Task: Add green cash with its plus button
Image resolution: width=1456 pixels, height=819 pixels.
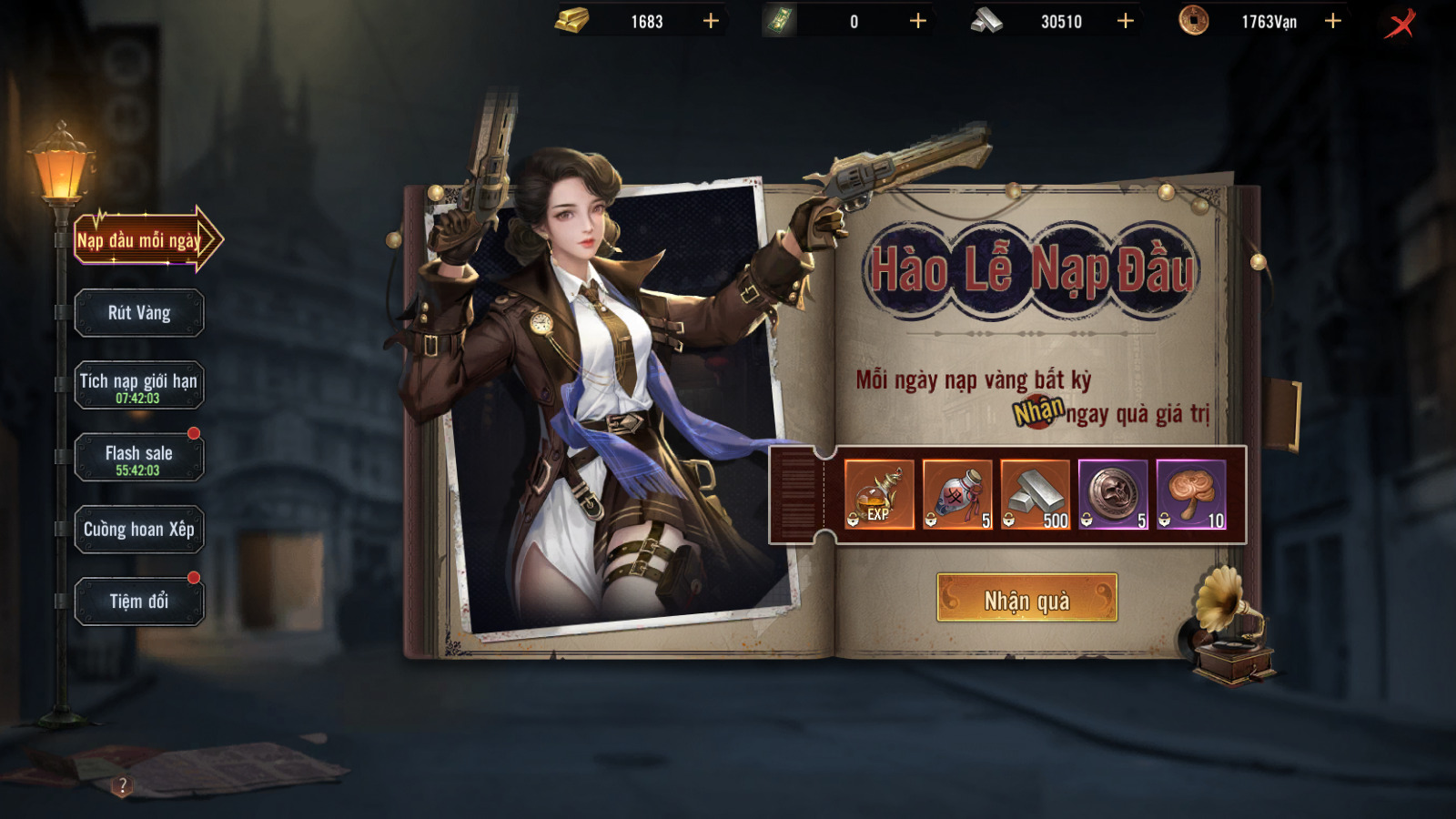Action: click(918, 21)
